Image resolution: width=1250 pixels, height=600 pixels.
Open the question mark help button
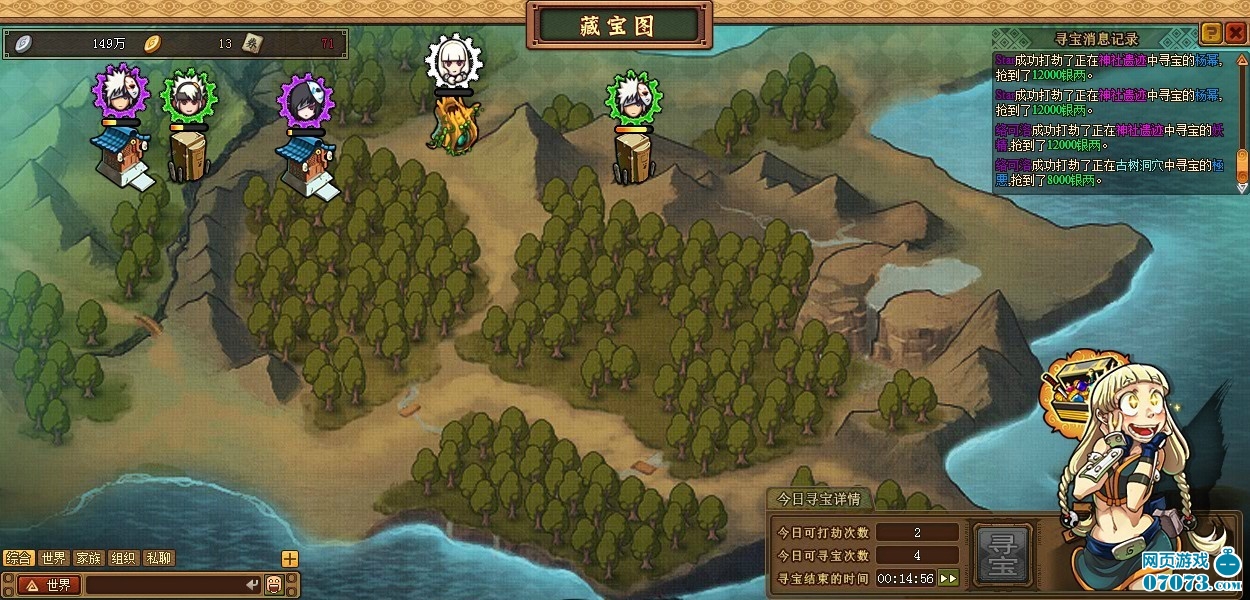[x=1210, y=33]
